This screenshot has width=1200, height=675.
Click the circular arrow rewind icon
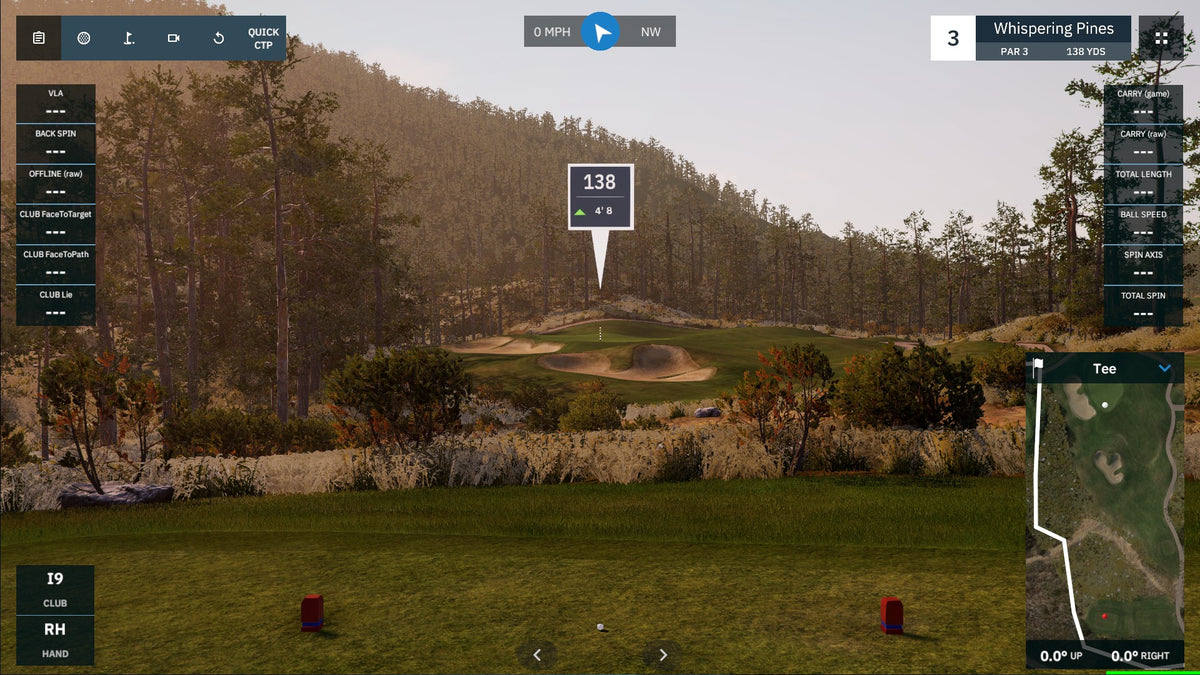(x=219, y=38)
